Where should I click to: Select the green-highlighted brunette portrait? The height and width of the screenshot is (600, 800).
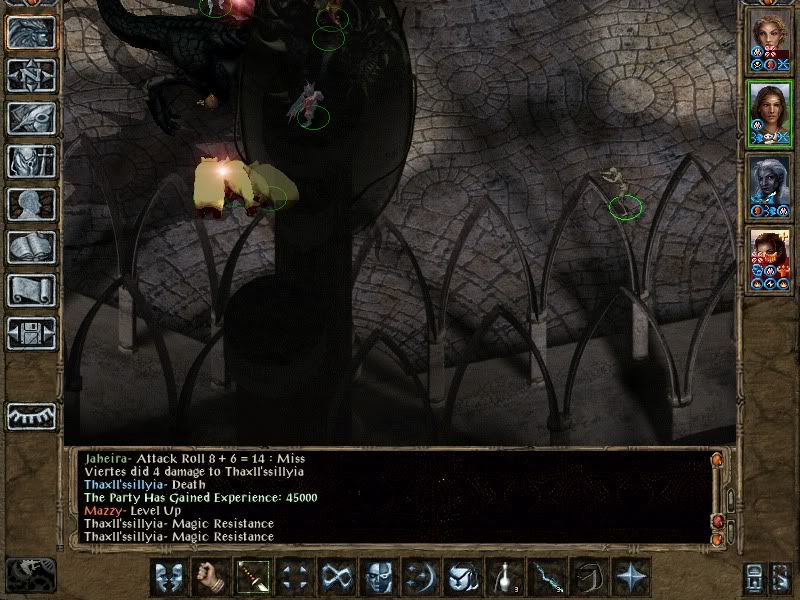coord(769,112)
